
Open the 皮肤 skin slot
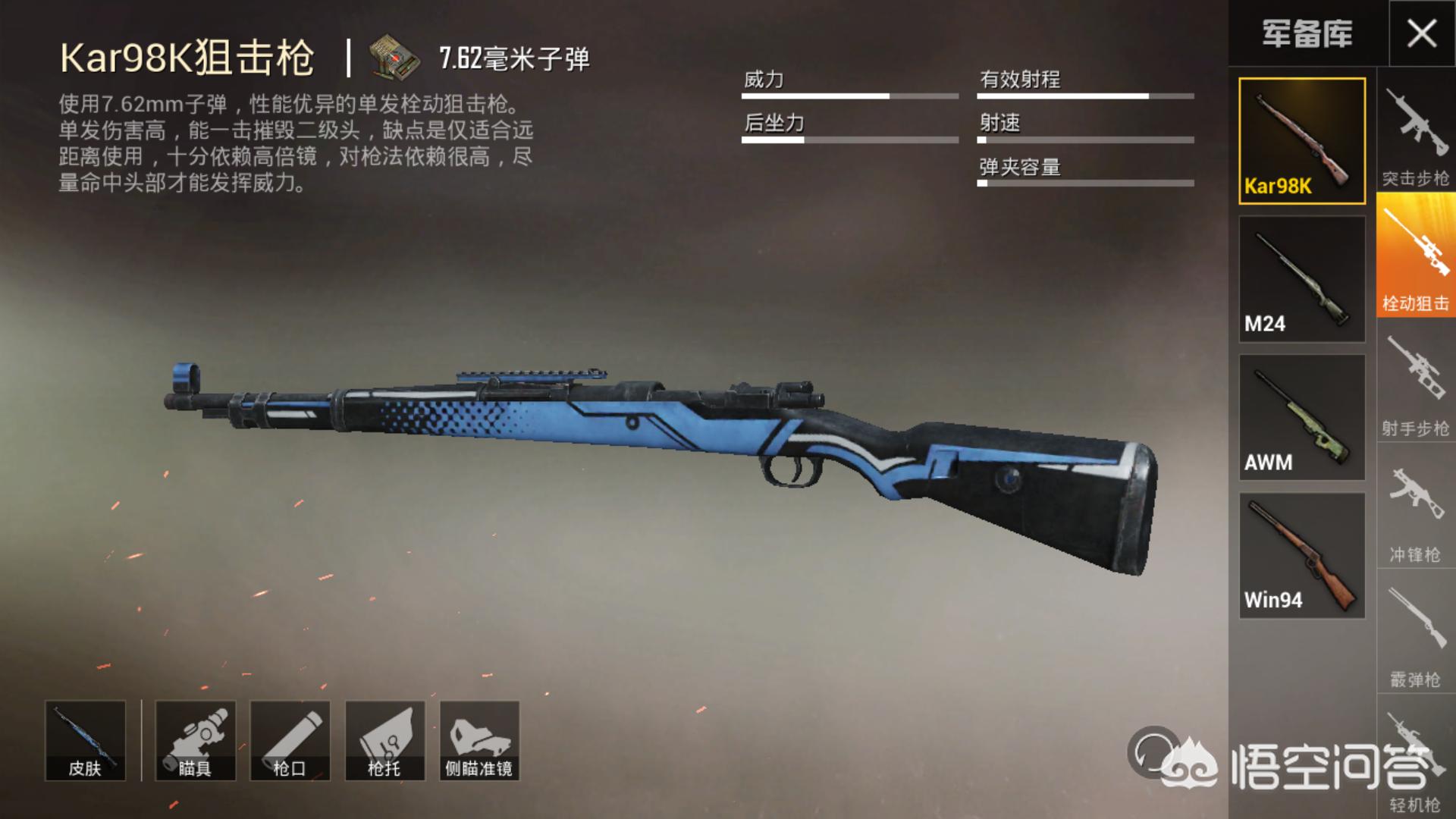[85, 741]
